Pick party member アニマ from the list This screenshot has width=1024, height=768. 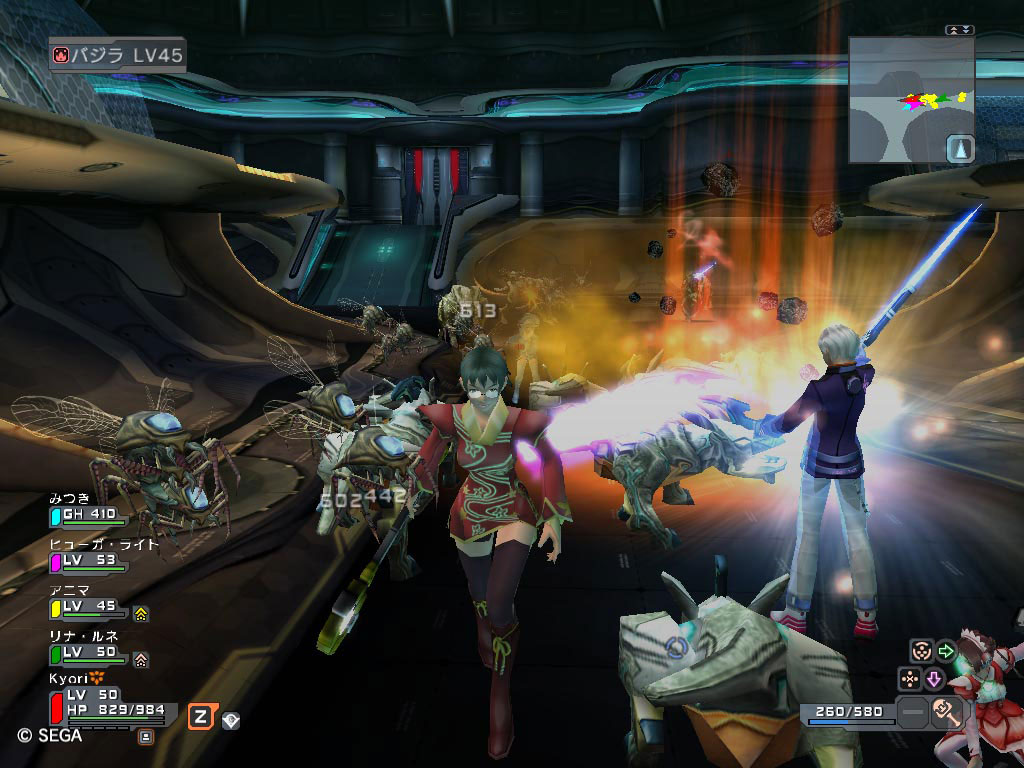point(88,602)
